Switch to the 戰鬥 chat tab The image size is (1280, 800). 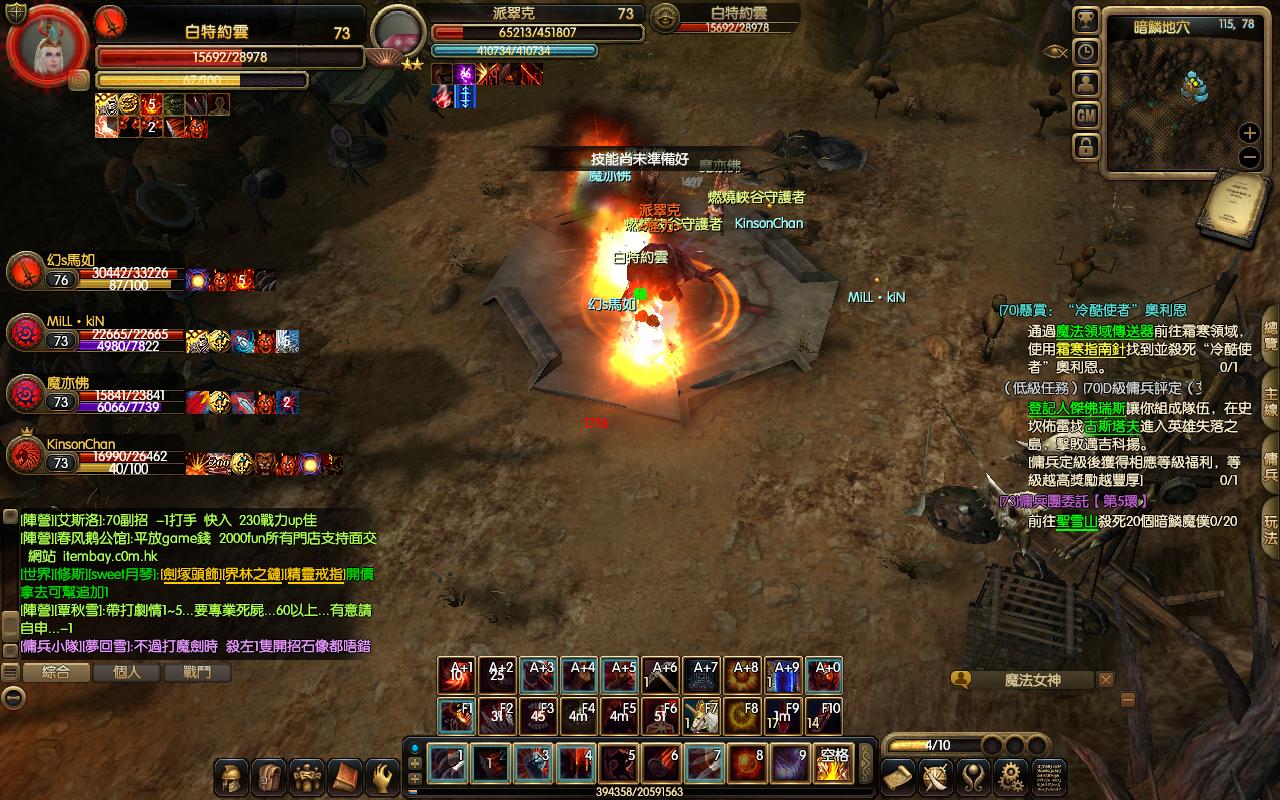pos(197,672)
